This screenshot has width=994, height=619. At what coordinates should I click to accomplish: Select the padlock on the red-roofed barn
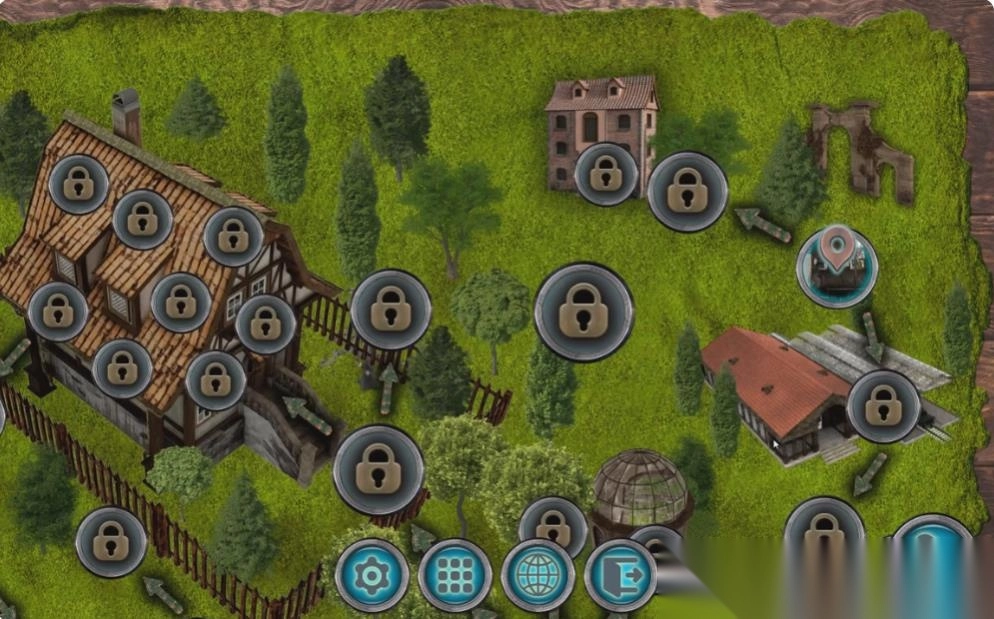tap(883, 406)
